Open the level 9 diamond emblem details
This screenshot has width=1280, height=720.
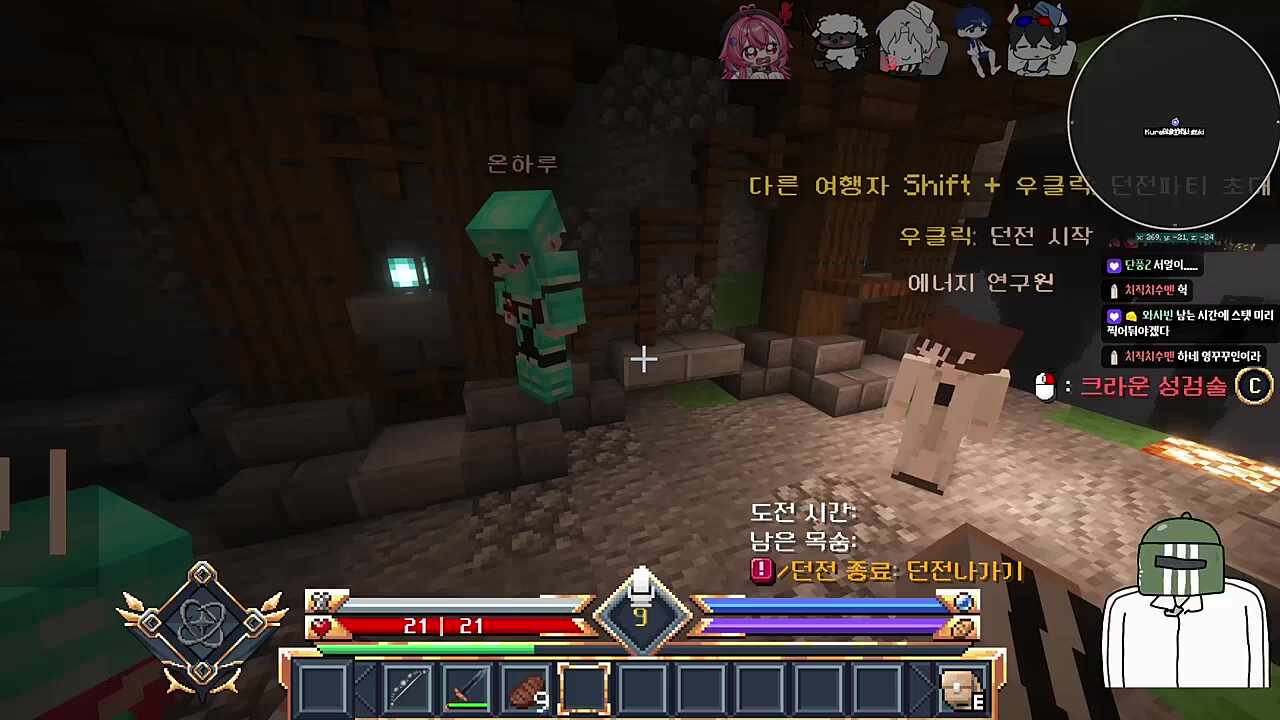tap(641, 615)
